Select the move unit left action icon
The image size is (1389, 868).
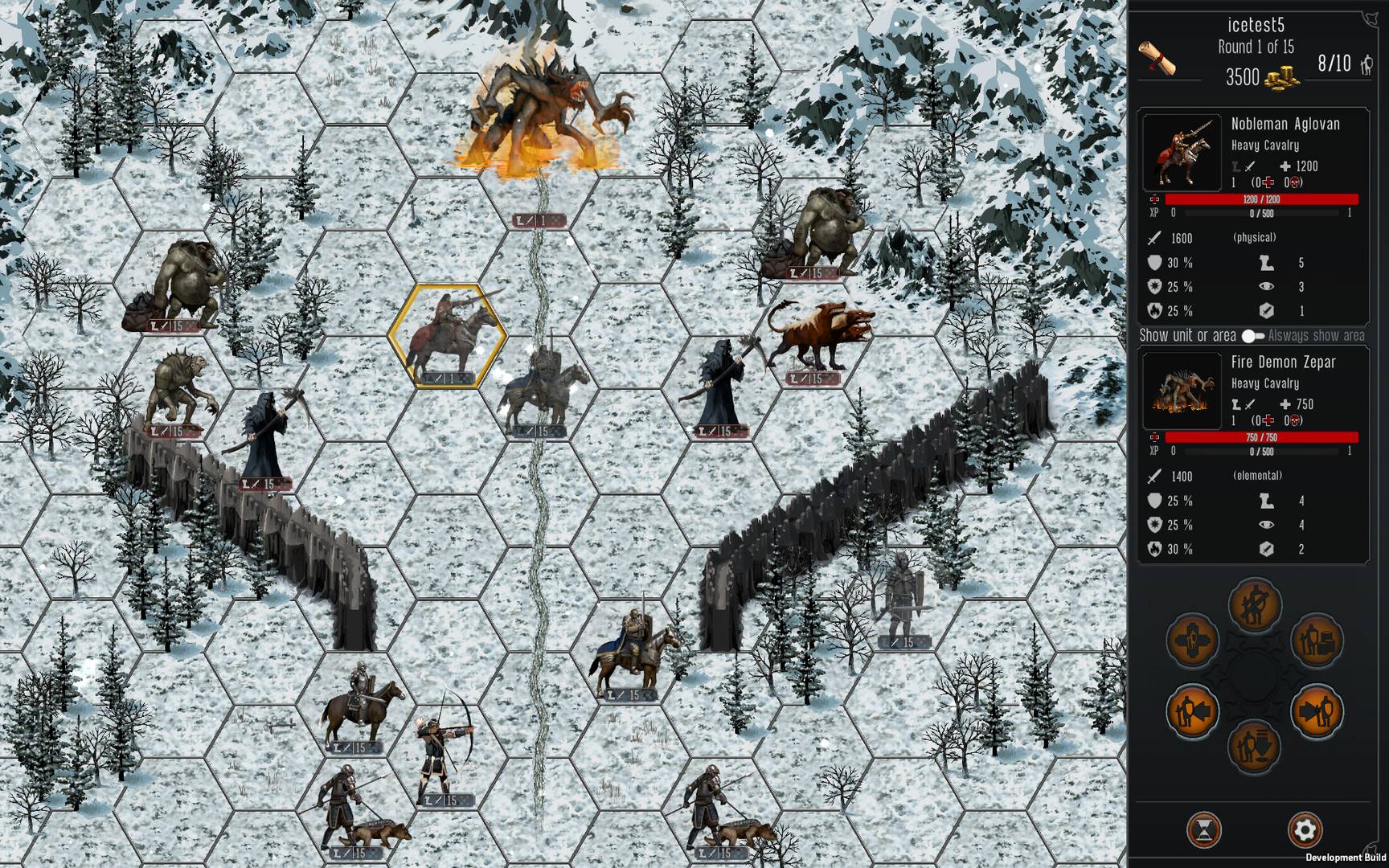[1191, 710]
